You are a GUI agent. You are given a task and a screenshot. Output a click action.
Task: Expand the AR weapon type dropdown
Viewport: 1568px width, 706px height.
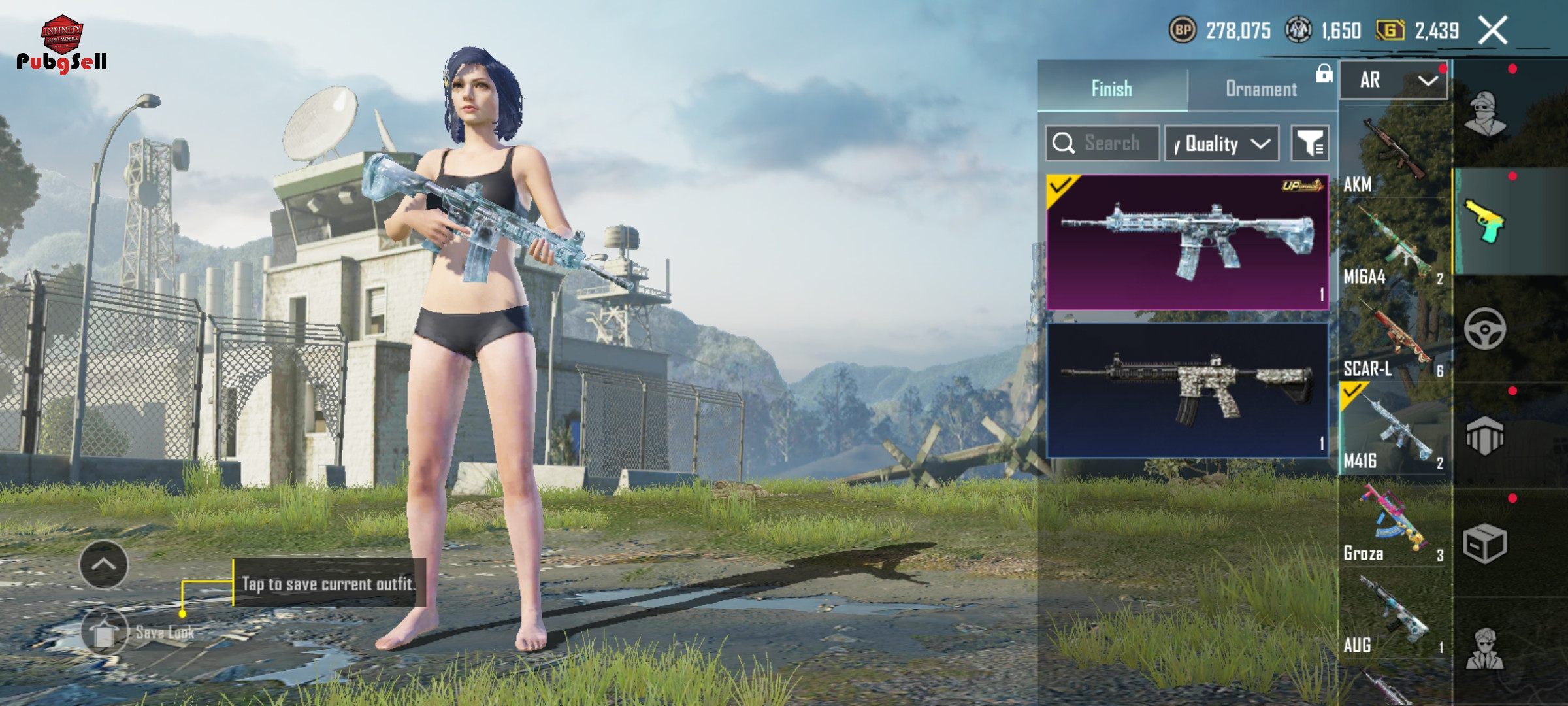pos(1394,80)
